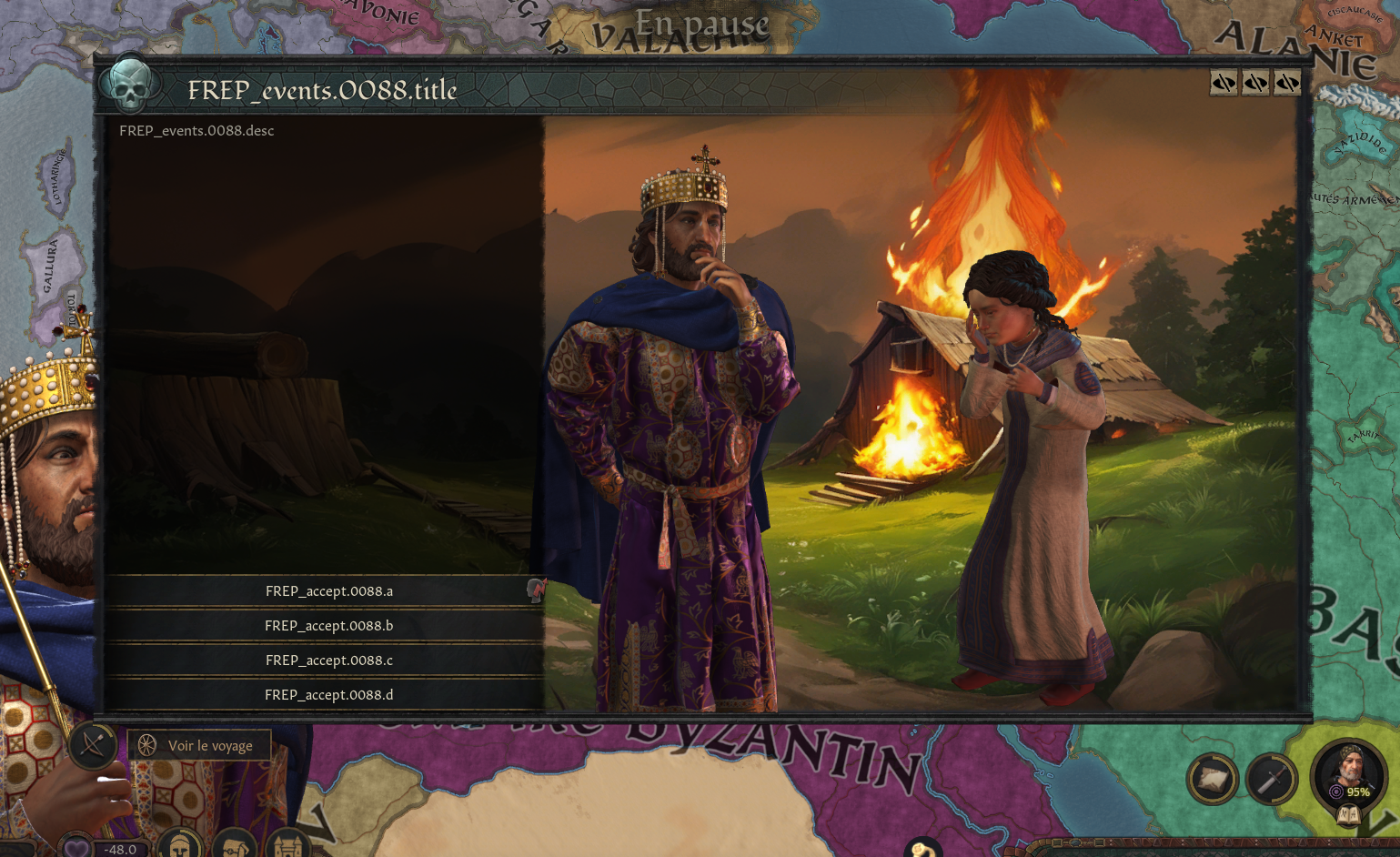
Task: Open the pillow icon notification
Action: (1212, 779)
